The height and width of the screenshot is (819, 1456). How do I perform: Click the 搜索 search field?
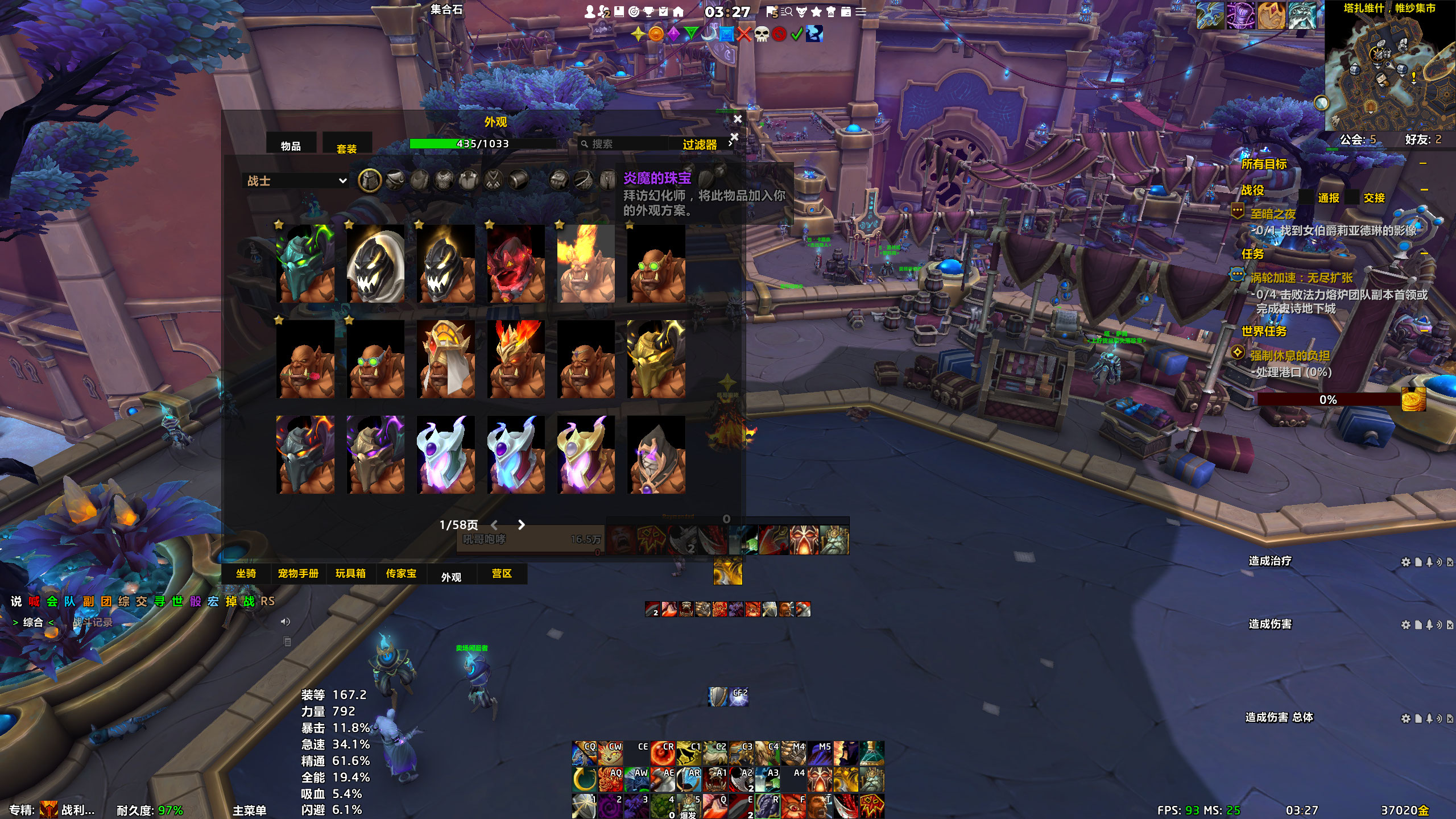626,144
